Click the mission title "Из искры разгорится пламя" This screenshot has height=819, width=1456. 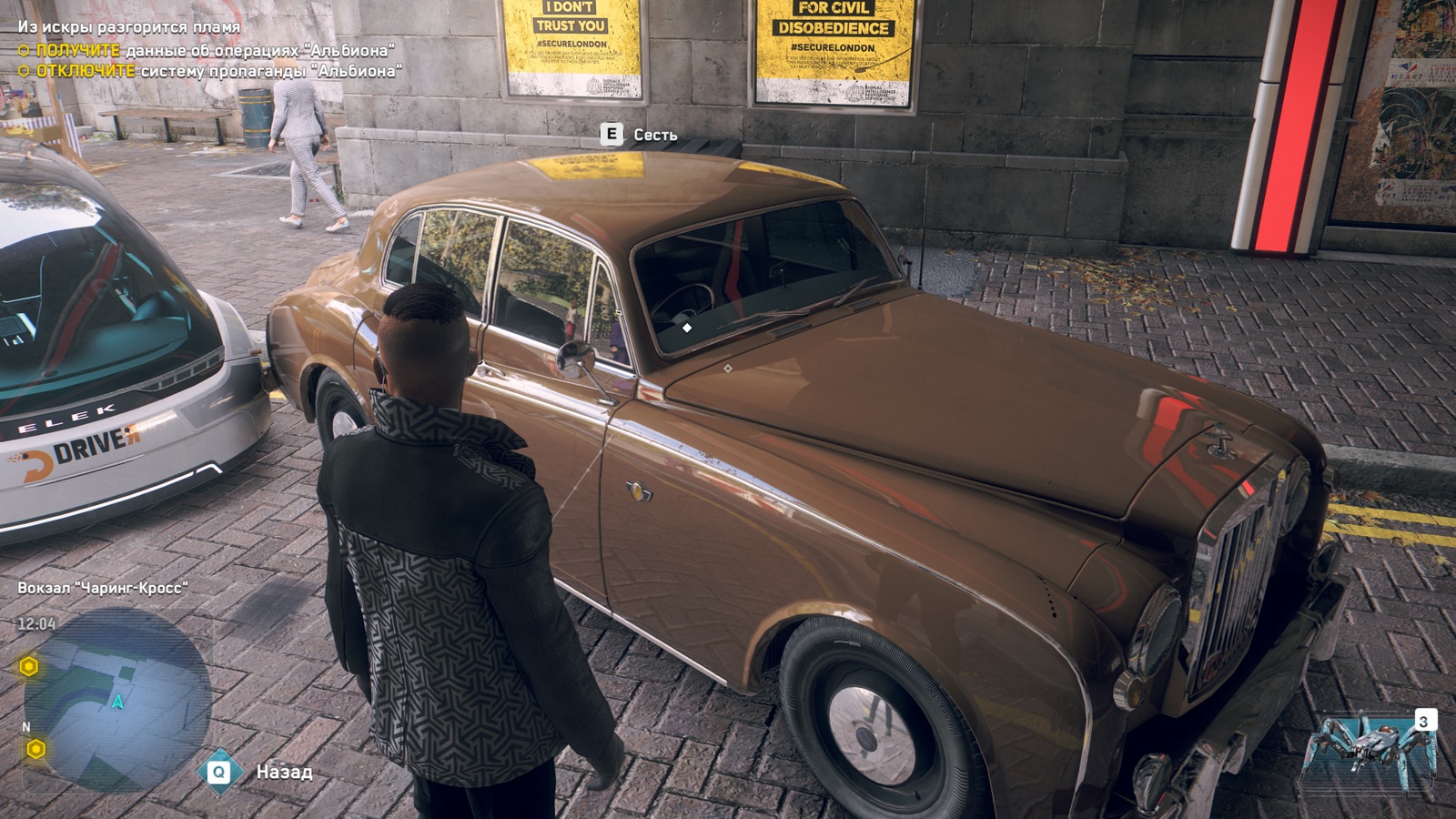[x=128, y=27]
